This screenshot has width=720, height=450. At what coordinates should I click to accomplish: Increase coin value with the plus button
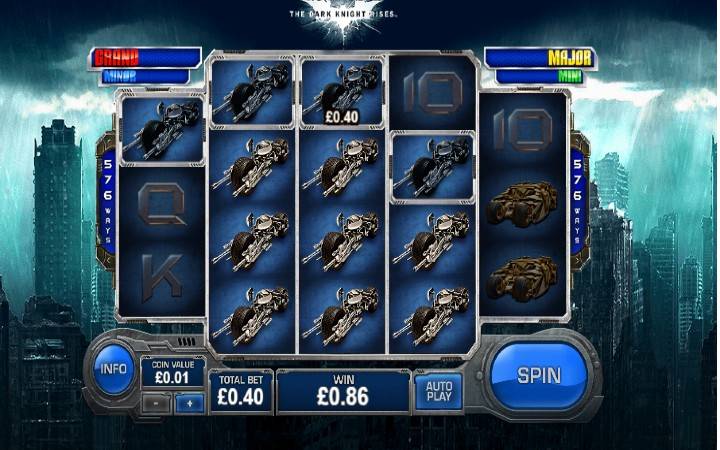pos(189,400)
